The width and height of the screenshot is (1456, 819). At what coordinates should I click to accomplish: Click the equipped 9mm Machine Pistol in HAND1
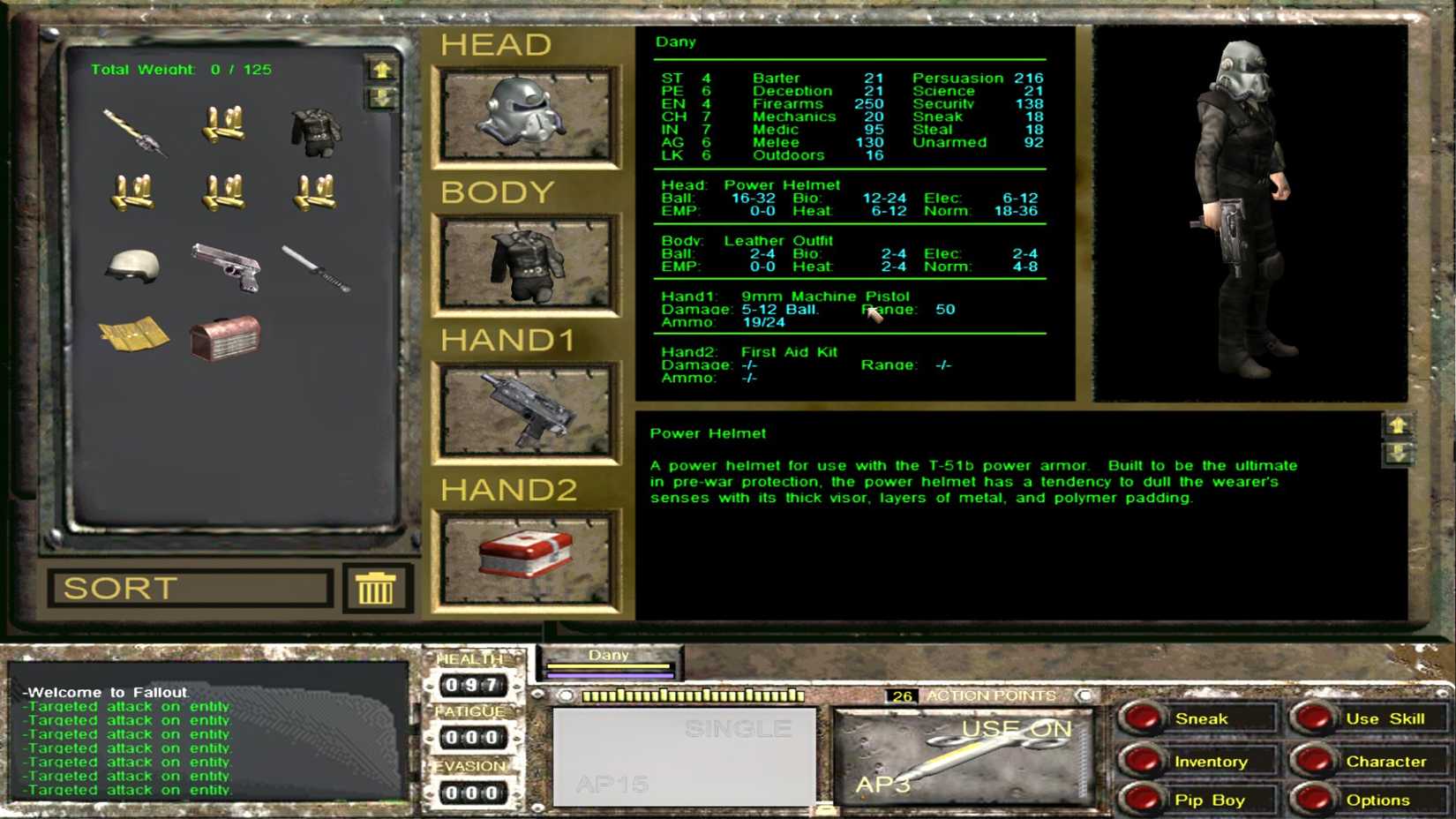coord(527,409)
